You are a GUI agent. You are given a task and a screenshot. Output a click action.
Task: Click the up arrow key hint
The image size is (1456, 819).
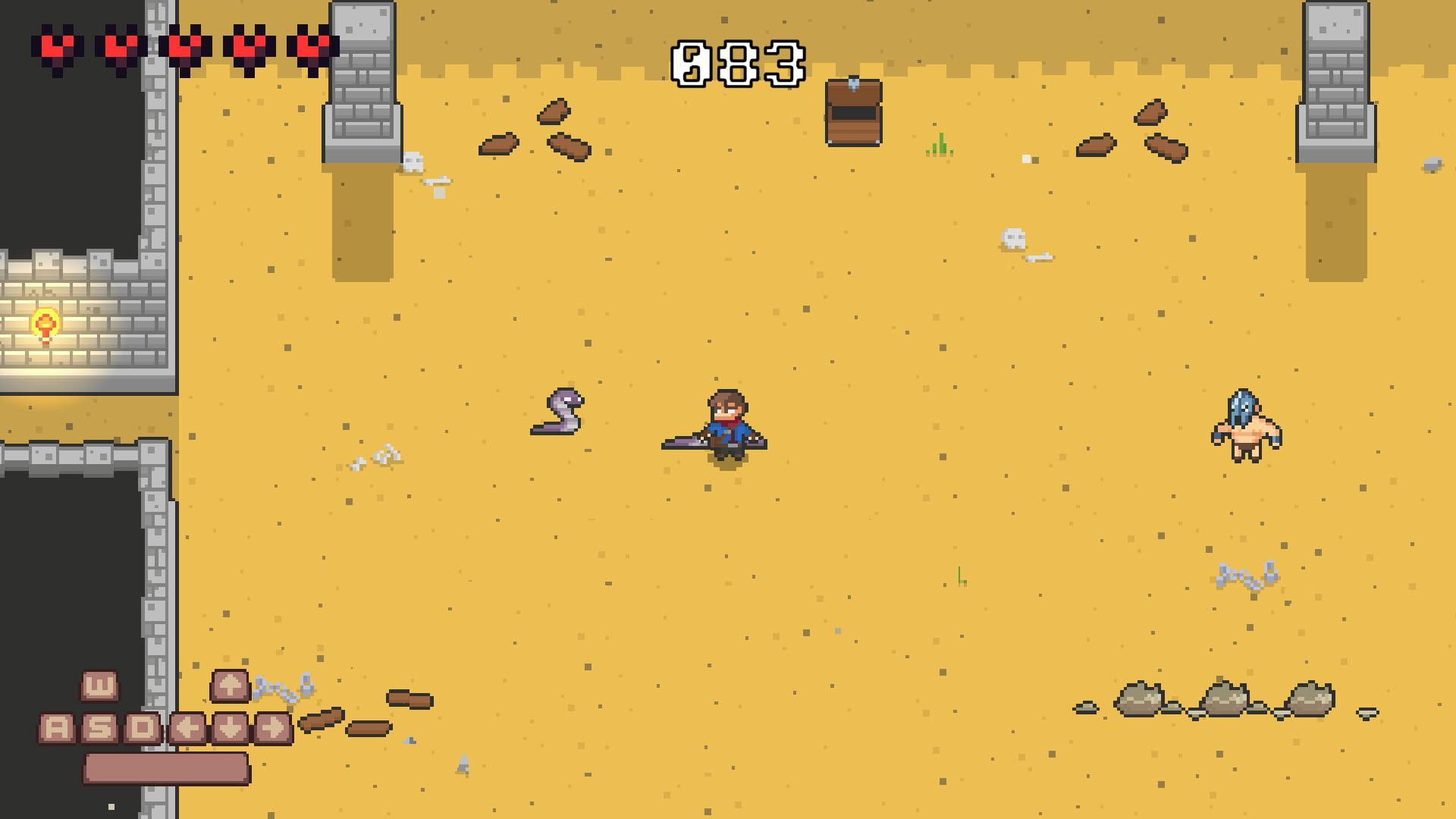(x=229, y=685)
